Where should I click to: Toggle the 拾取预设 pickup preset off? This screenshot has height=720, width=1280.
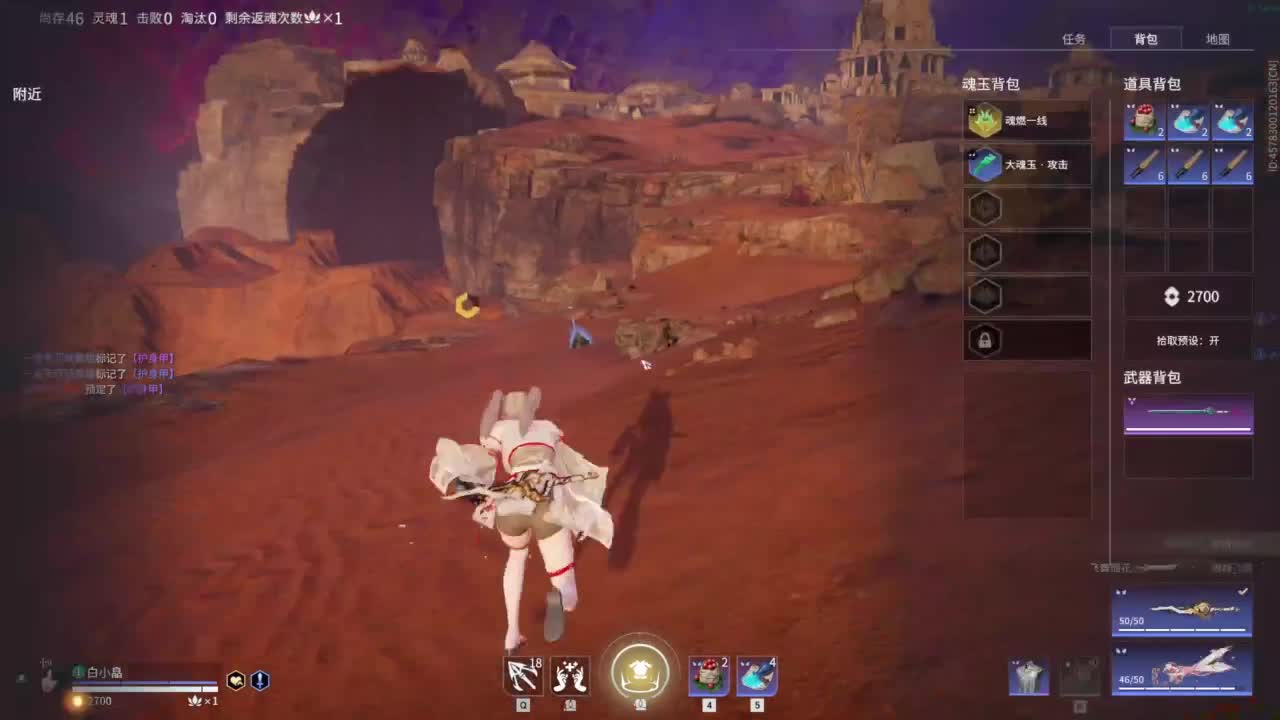[x=1187, y=340]
